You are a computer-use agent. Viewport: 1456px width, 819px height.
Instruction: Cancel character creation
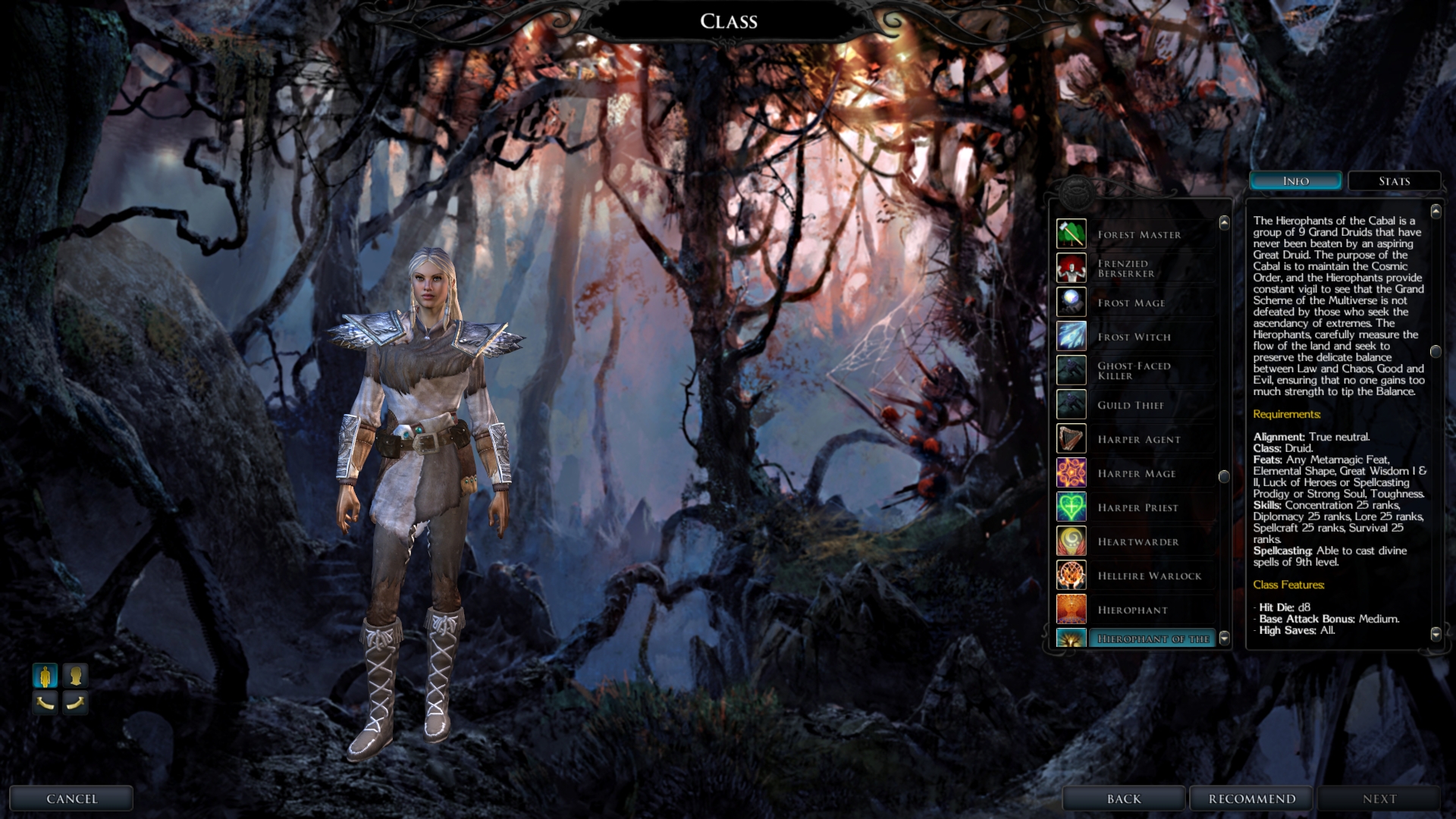point(71,799)
